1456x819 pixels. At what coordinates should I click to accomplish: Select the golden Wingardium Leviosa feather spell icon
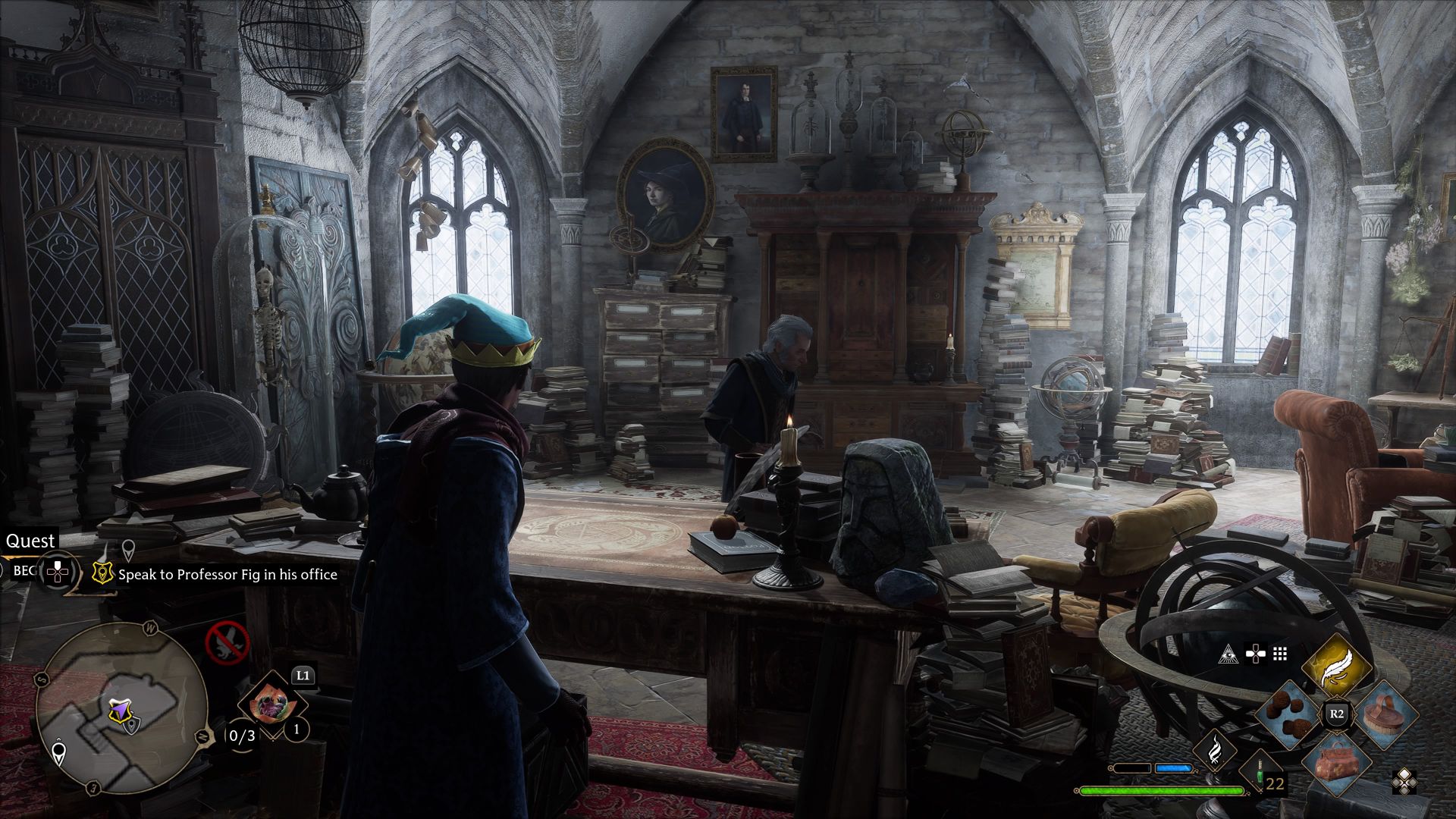click(x=1337, y=667)
